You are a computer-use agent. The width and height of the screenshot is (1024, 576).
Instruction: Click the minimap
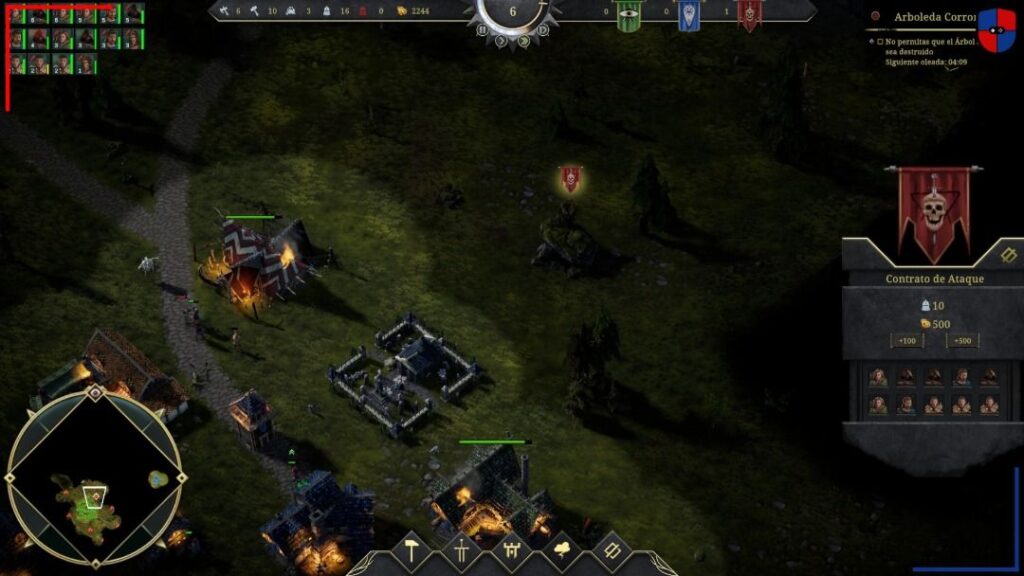pos(94,480)
